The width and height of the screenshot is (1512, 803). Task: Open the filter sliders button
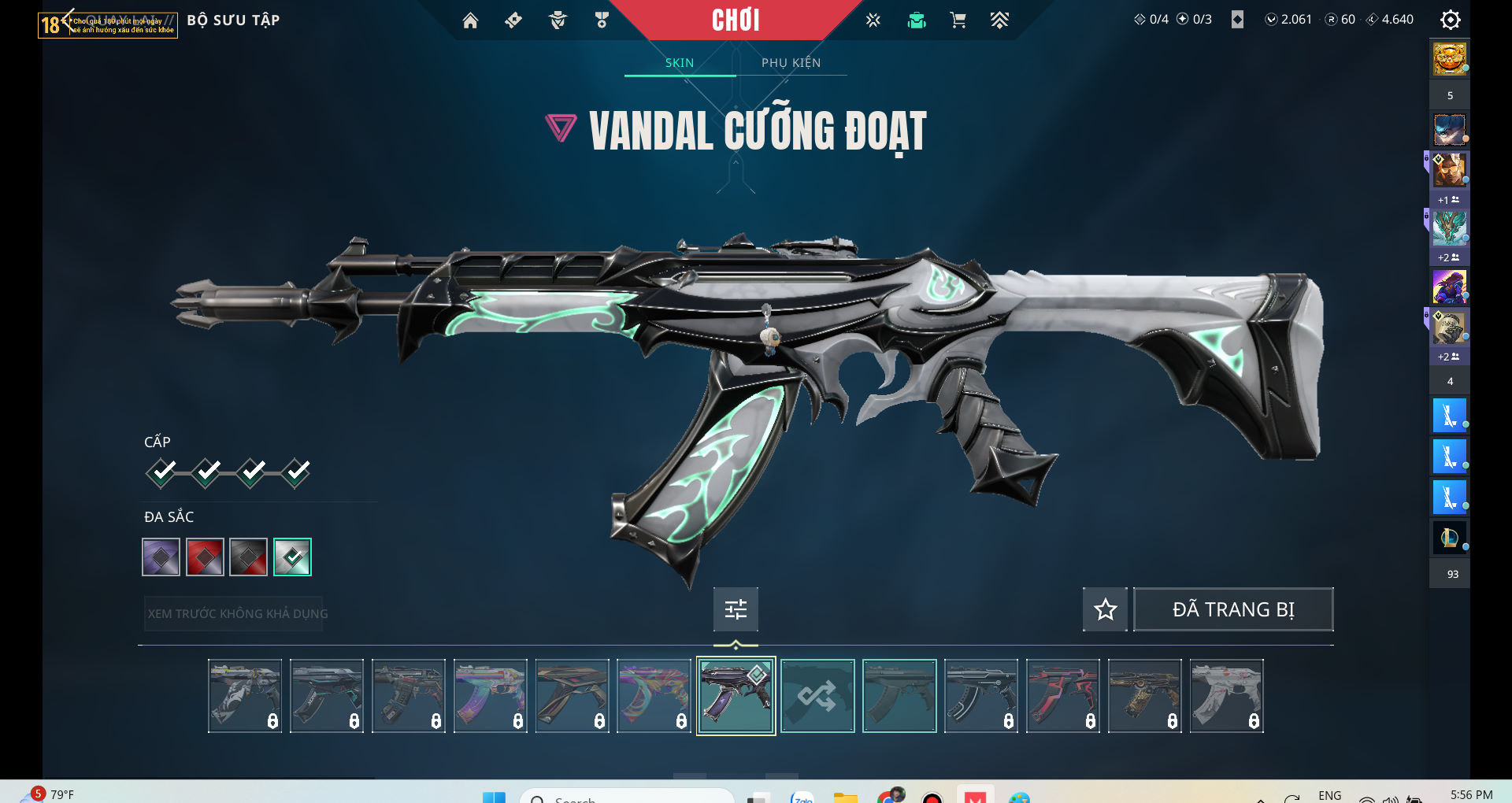[736, 609]
